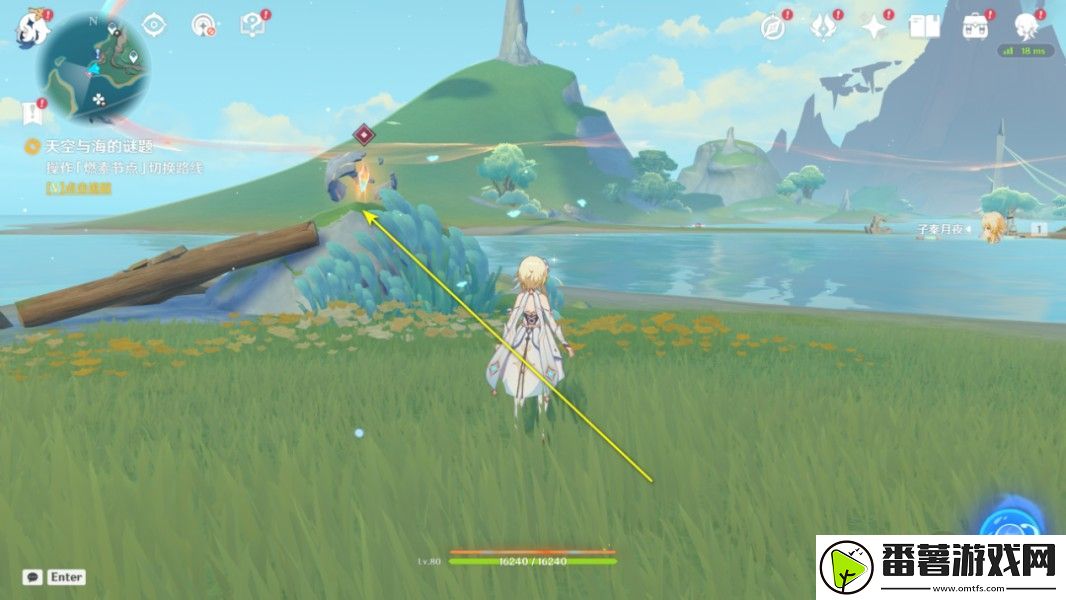Select the 天空与海的谜题 quest tracker

(x=90, y=146)
